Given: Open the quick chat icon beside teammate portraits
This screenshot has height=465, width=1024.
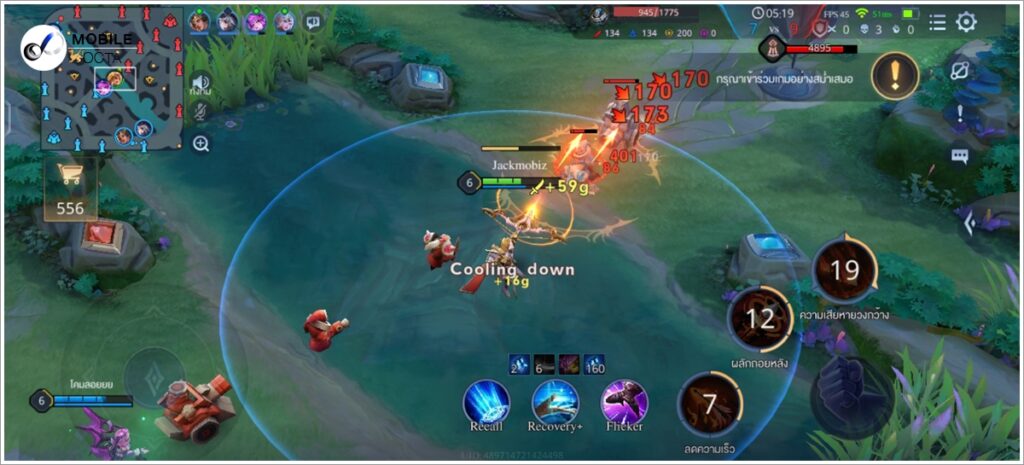Looking at the screenshot, I should pyautogui.click(x=313, y=20).
